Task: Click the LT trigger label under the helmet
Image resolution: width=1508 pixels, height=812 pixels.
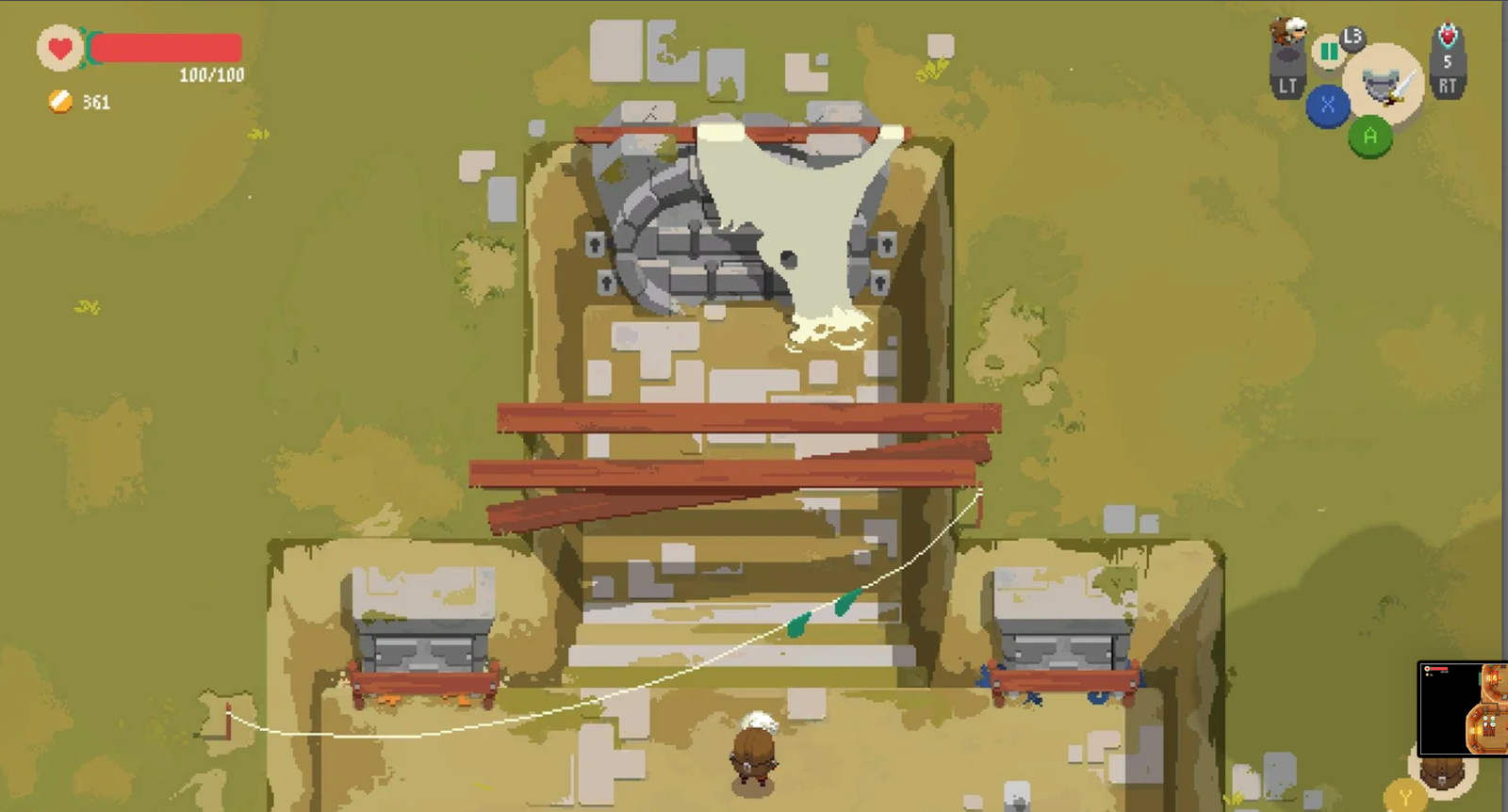Action: (1287, 85)
